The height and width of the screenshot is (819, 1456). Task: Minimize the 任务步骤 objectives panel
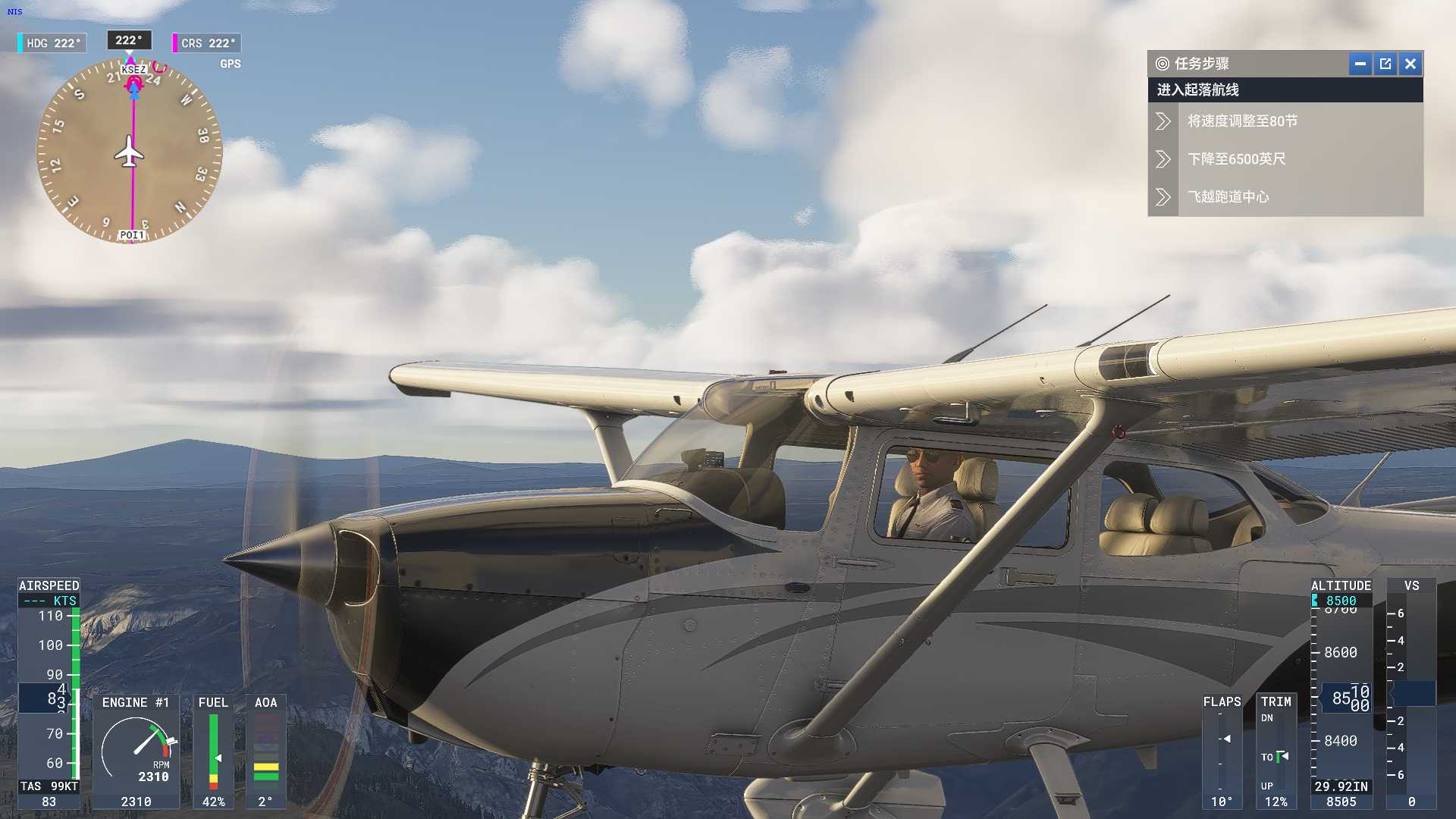(1360, 64)
